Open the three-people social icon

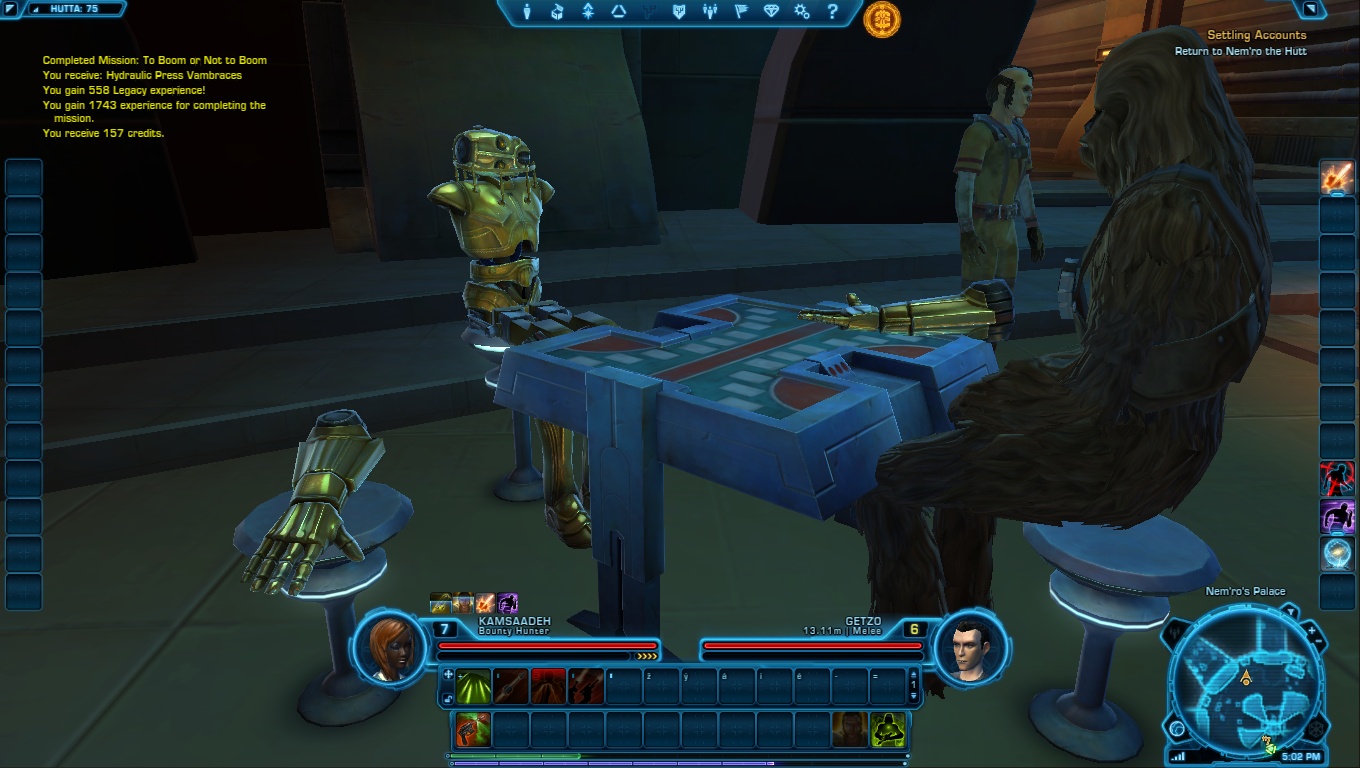tap(710, 12)
